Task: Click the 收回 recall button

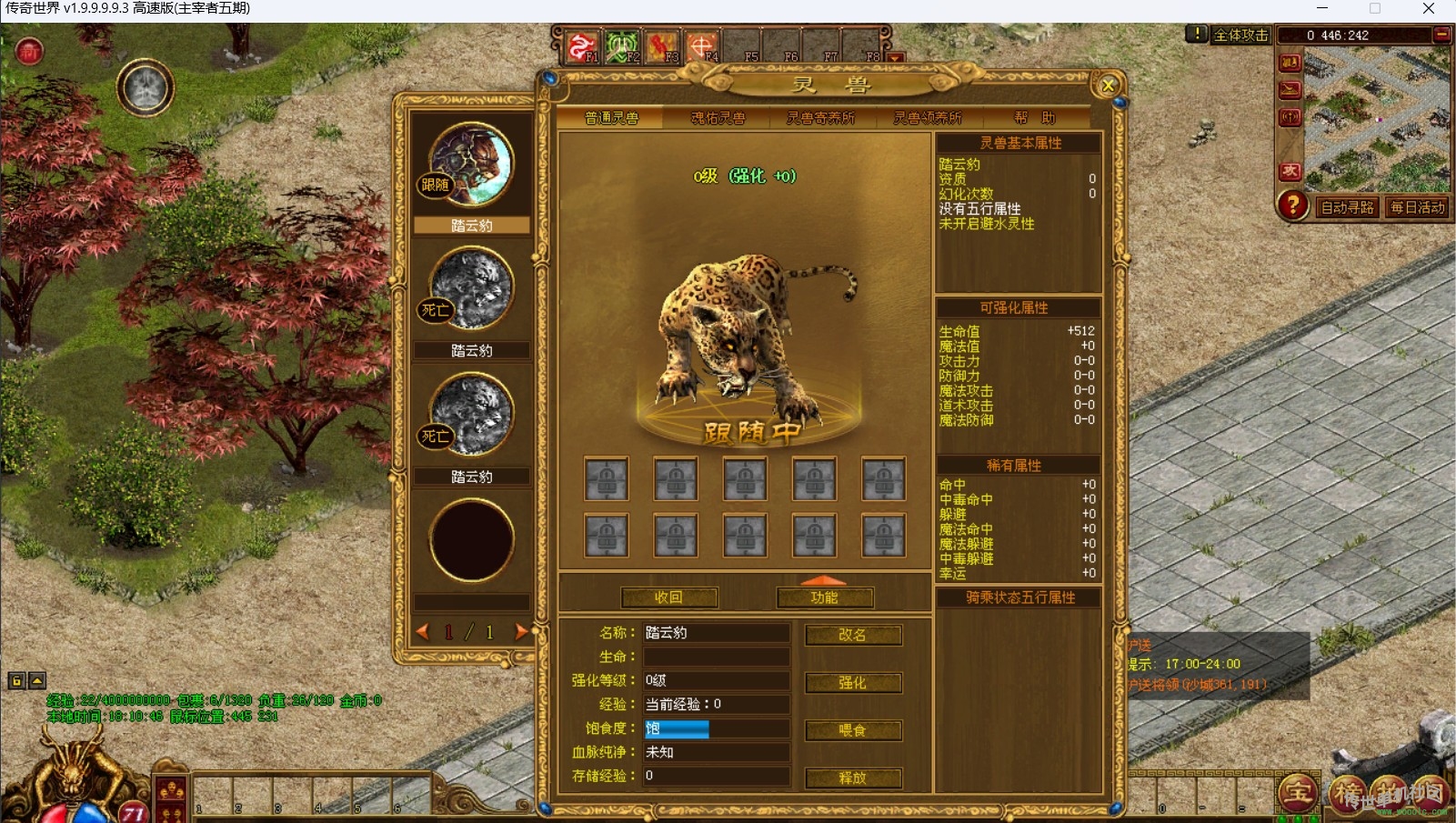Action: pyautogui.click(x=668, y=597)
